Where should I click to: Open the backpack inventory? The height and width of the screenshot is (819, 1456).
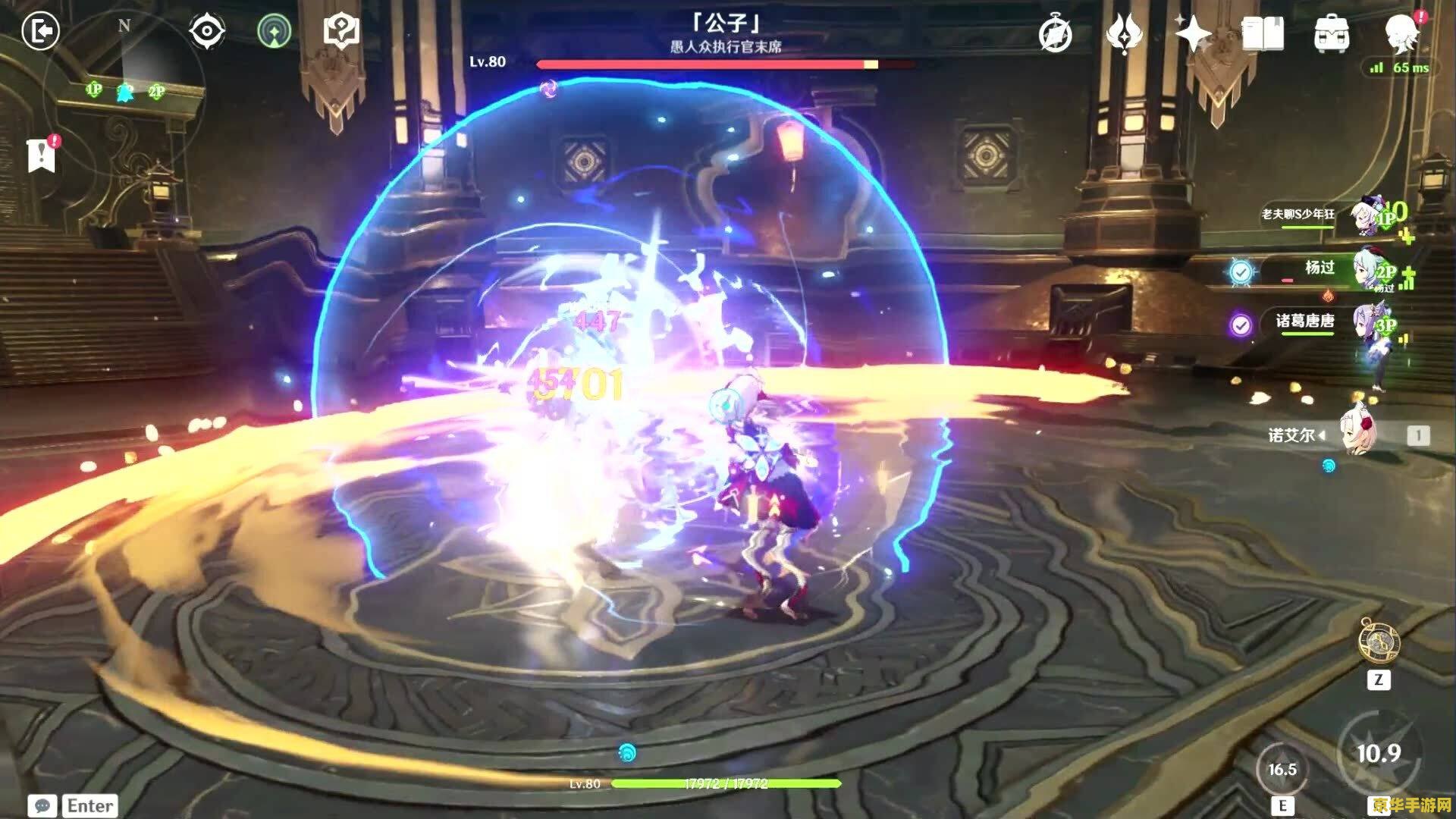[1331, 34]
